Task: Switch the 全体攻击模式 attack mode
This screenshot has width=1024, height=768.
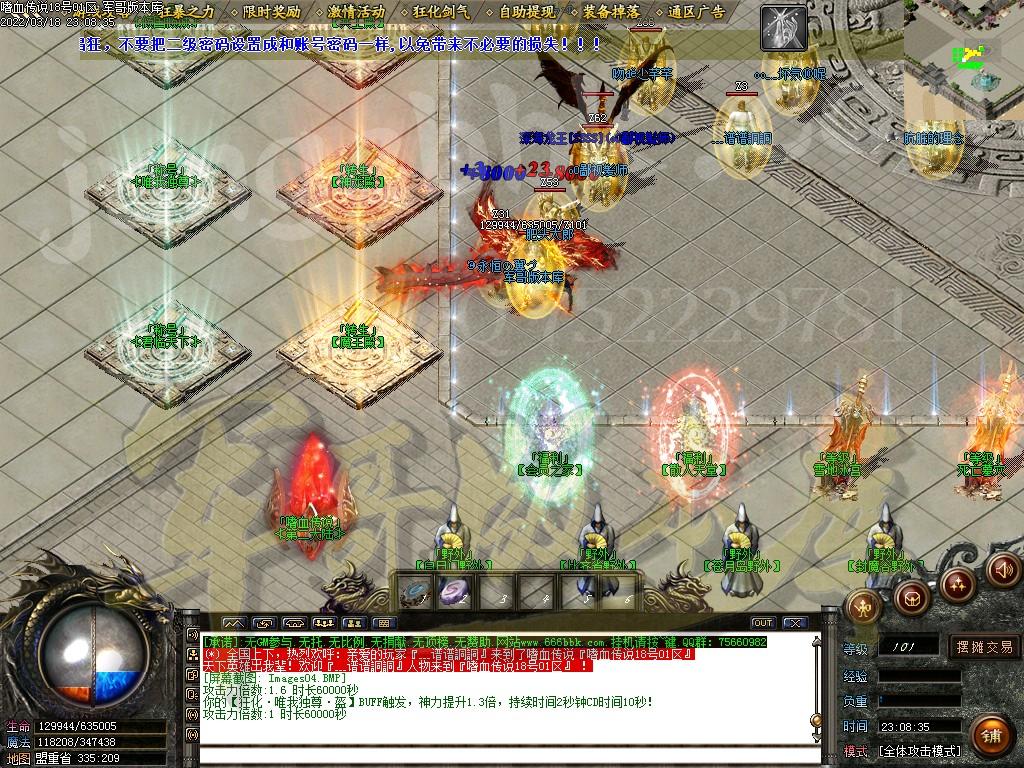Action: 918,750
